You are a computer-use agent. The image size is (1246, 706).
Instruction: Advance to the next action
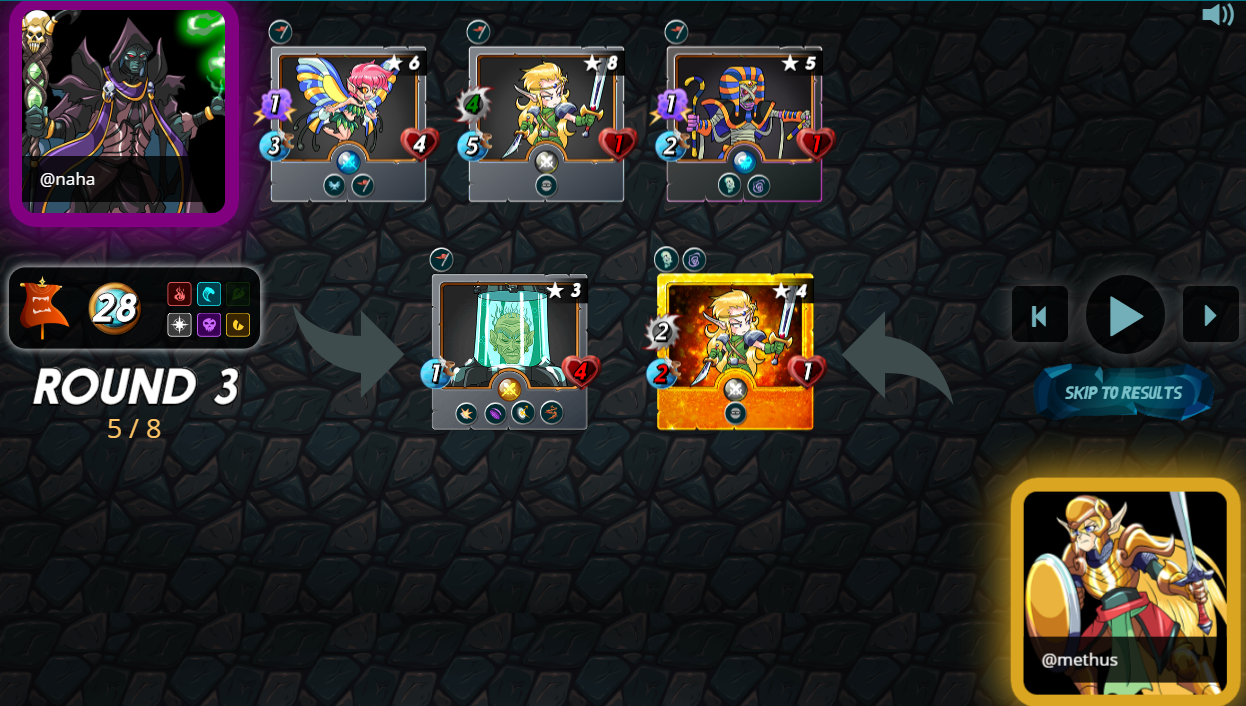[x=1210, y=315]
